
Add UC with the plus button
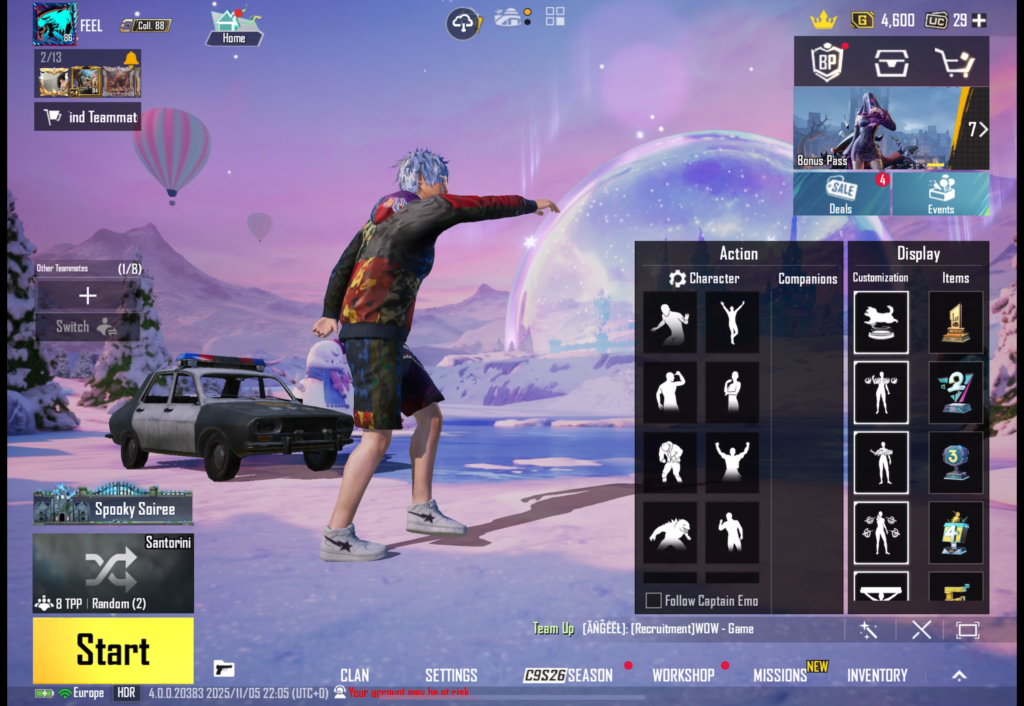pos(979,20)
